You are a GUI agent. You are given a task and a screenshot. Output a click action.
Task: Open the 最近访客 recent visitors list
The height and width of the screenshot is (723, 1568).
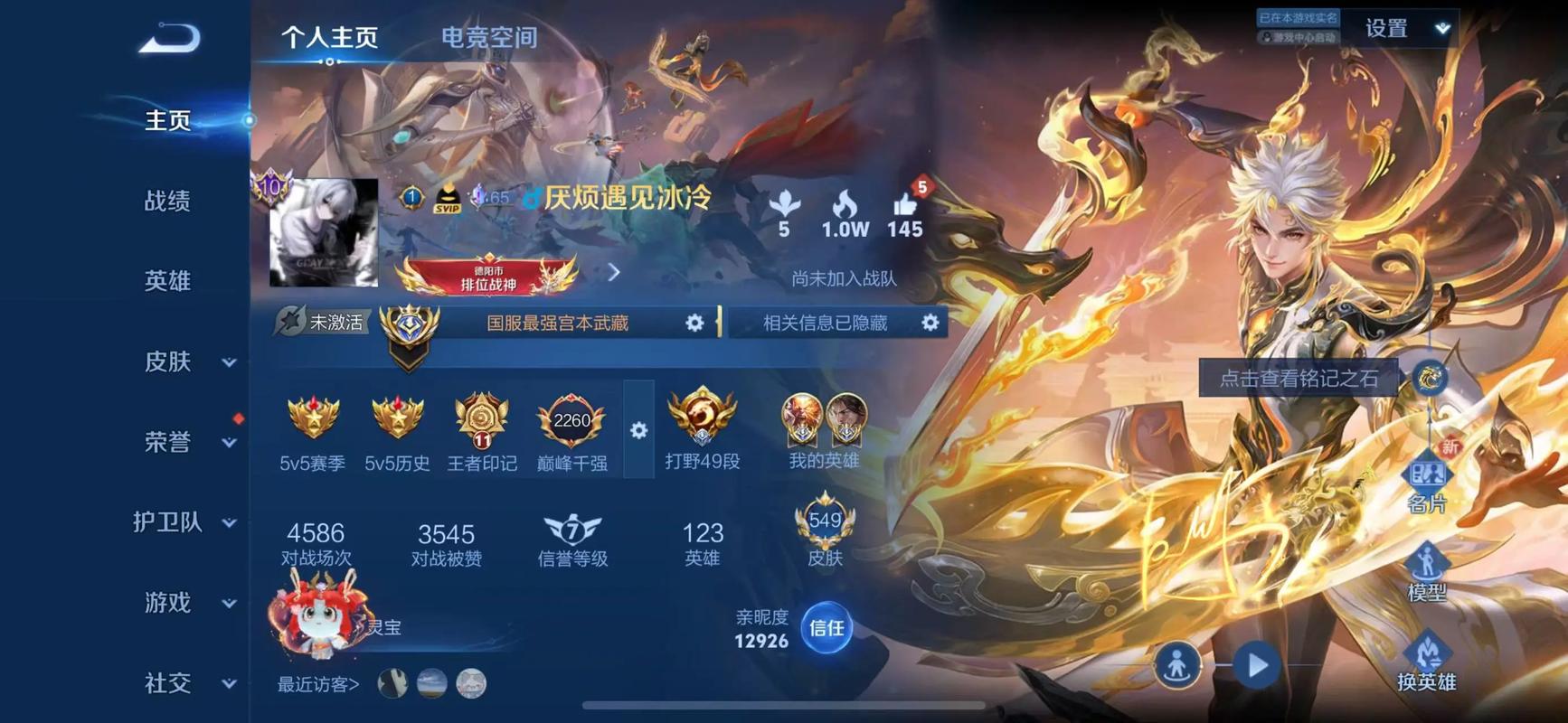click(316, 685)
